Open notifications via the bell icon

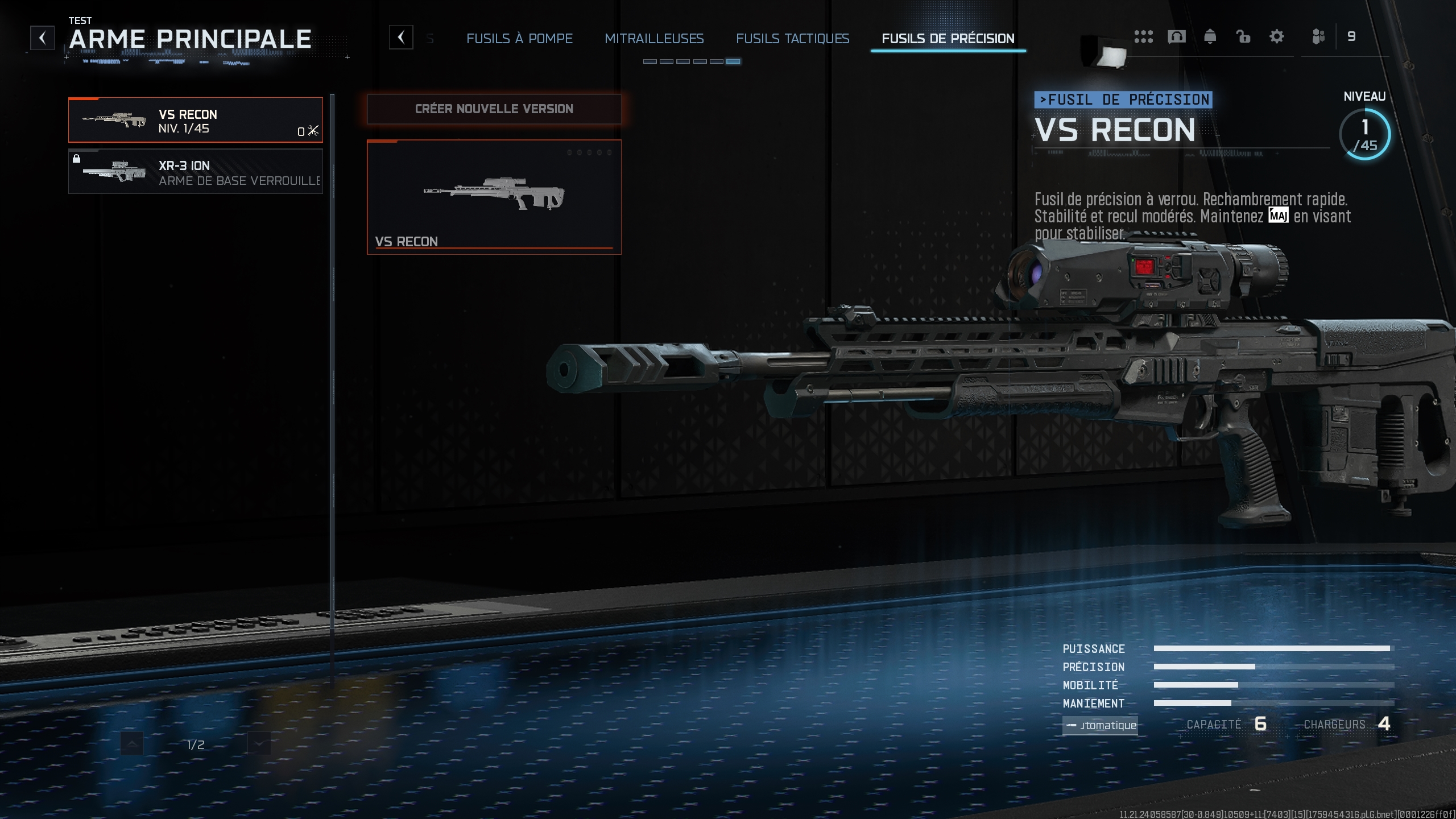click(x=1210, y=36)
